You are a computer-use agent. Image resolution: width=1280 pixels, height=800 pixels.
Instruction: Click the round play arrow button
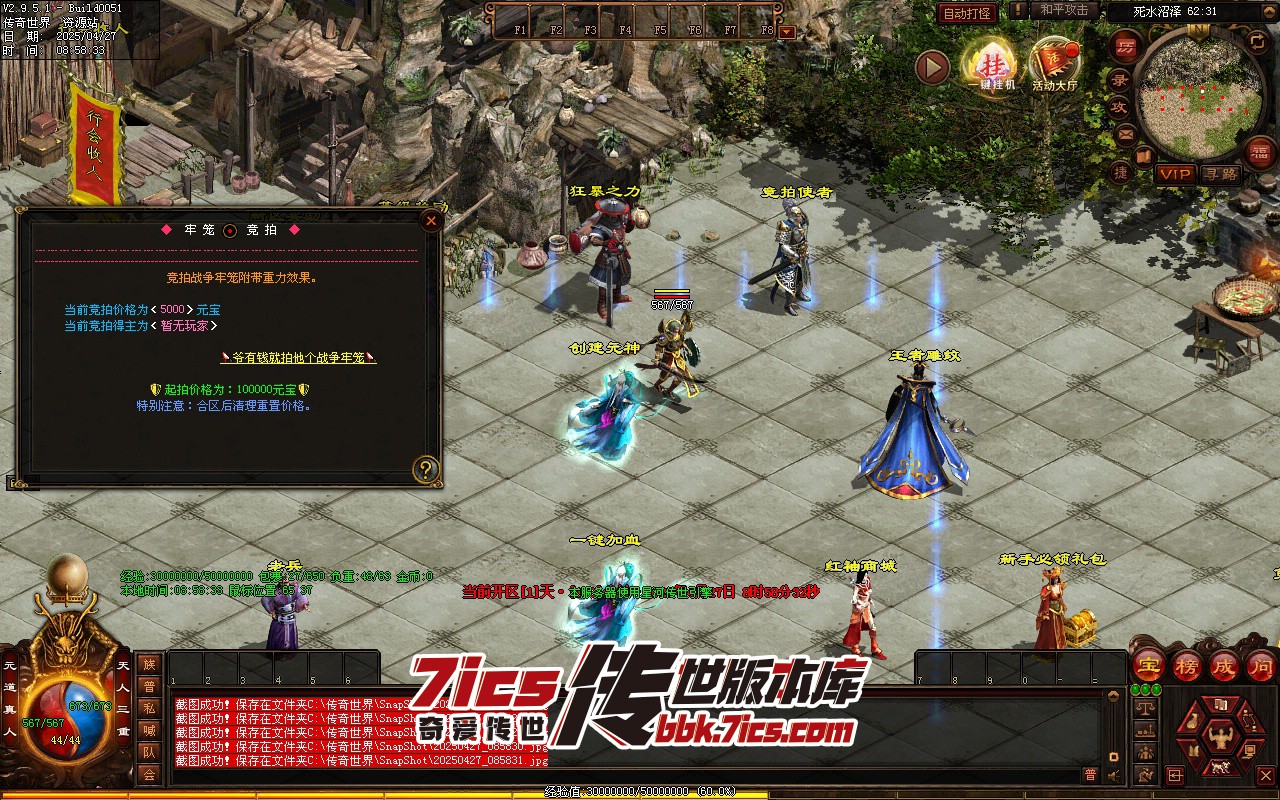932,67
